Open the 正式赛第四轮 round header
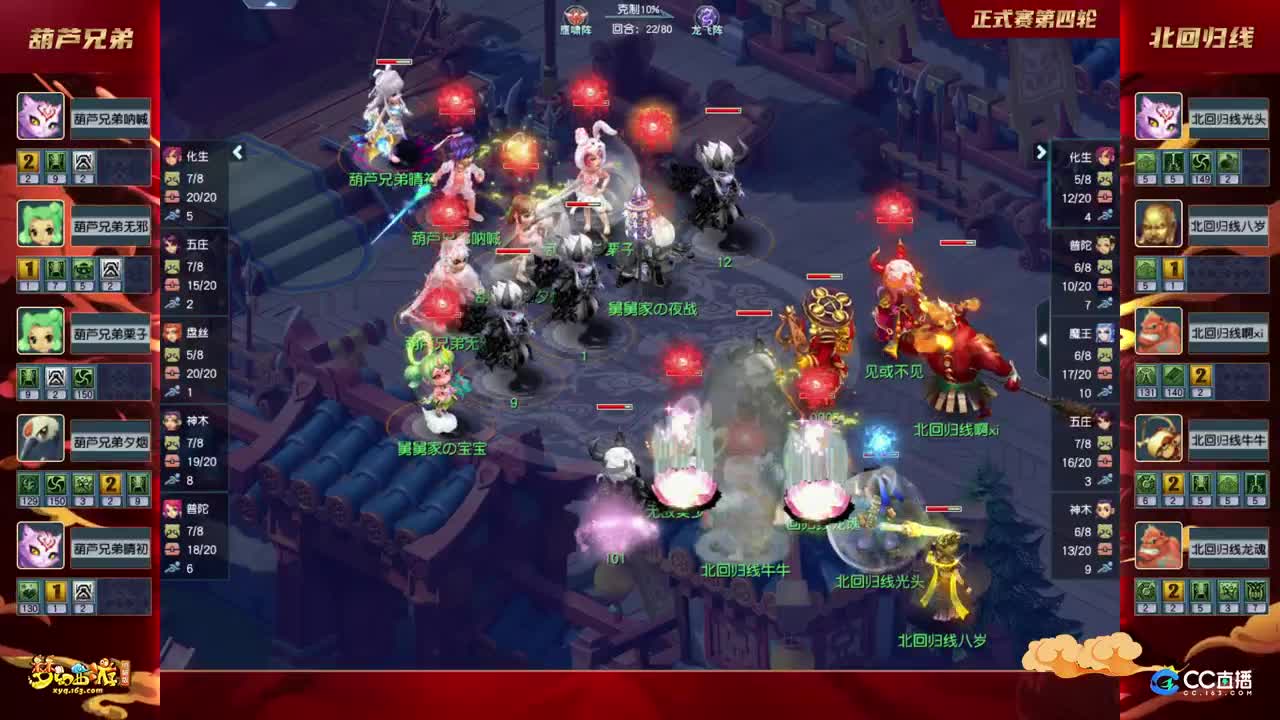 [1036, 15]
